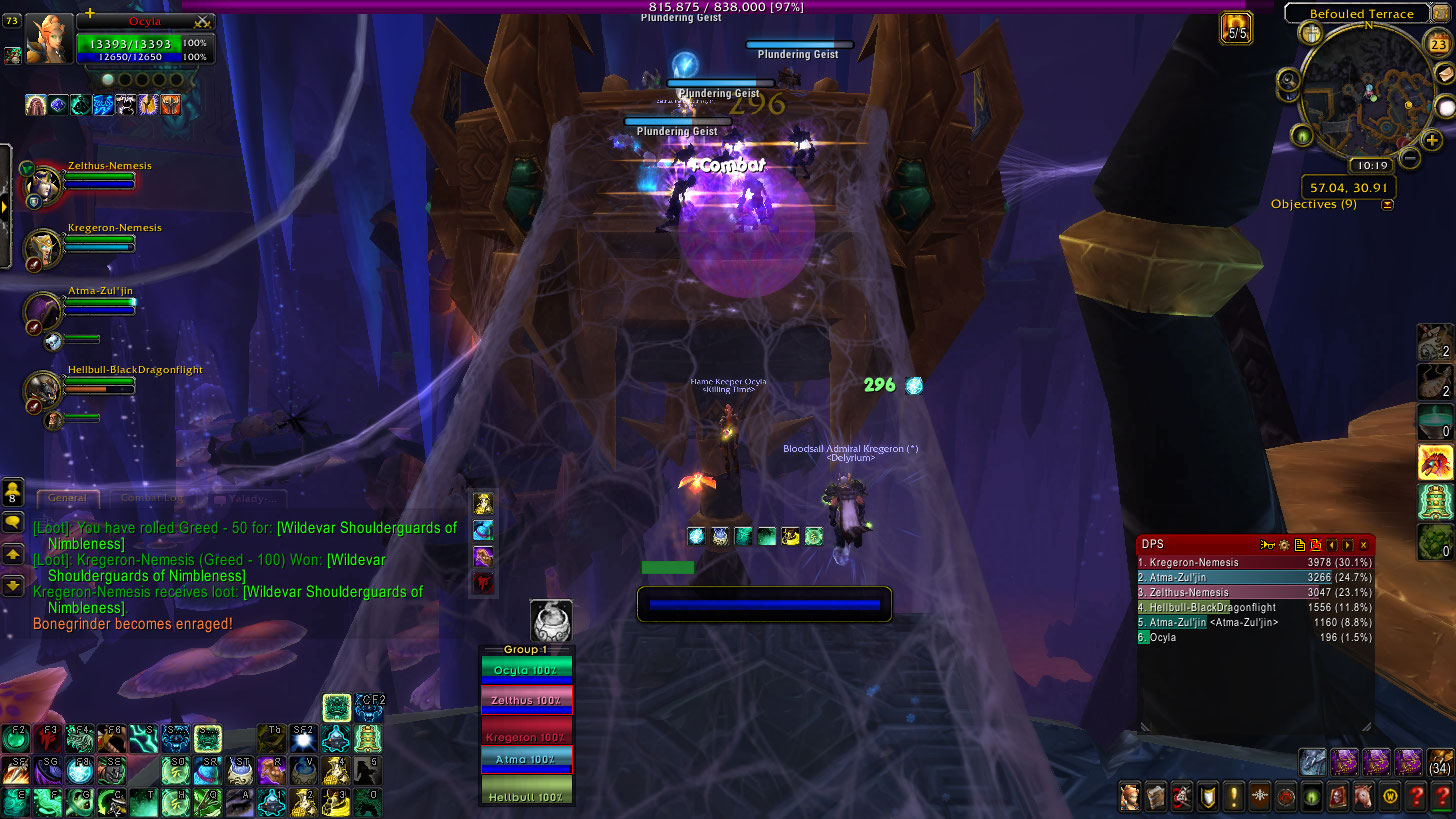Open the mounts horse-head micro button
1456x819 pixels.
1363,798
